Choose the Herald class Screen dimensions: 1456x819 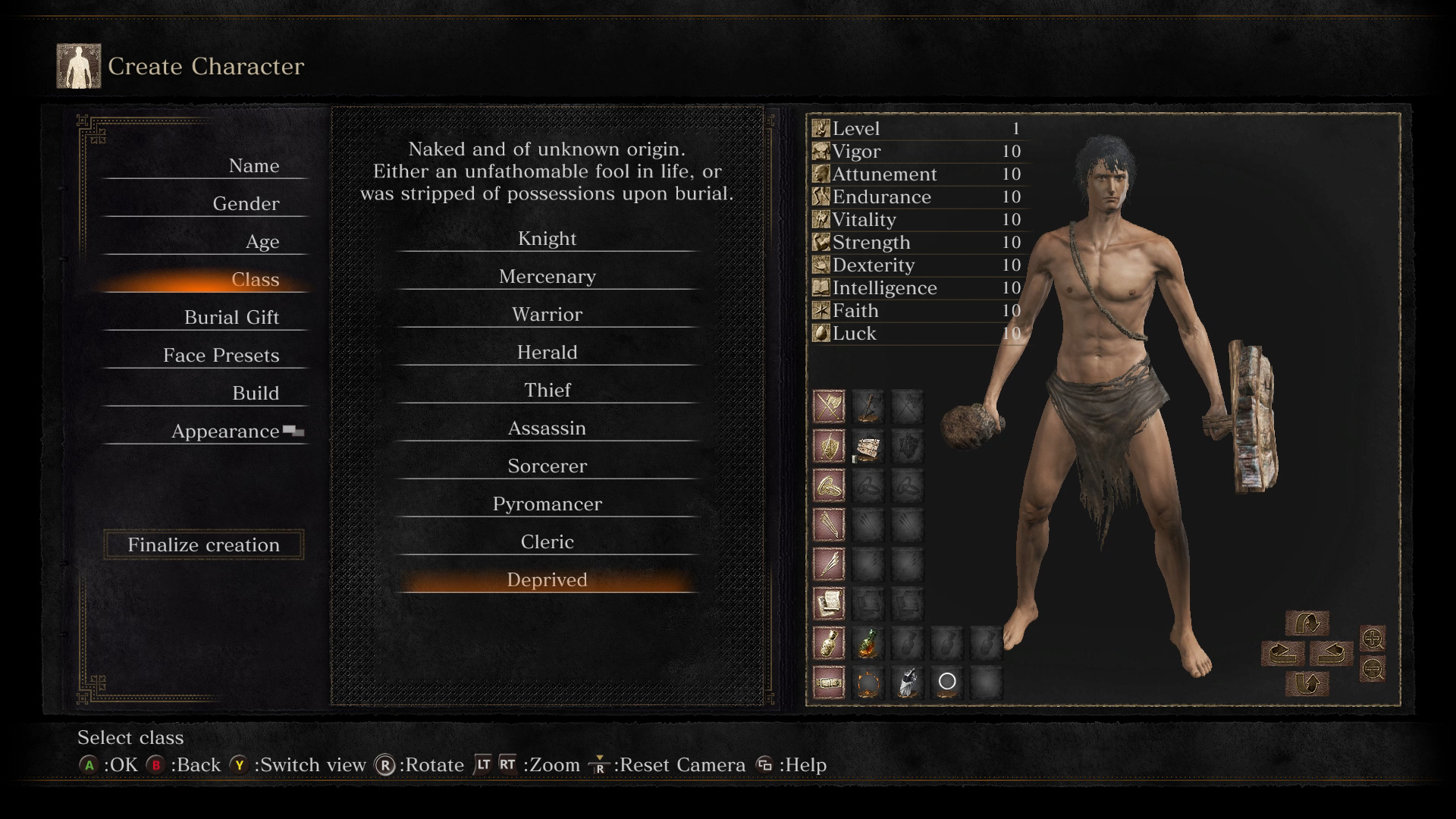click(x=547, y=353)
